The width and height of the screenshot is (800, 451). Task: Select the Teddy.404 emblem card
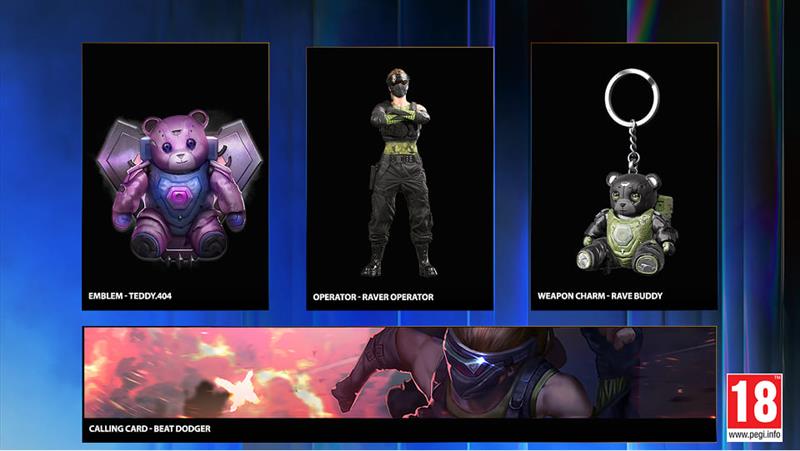pyautogui.click(x=175, y=176)
